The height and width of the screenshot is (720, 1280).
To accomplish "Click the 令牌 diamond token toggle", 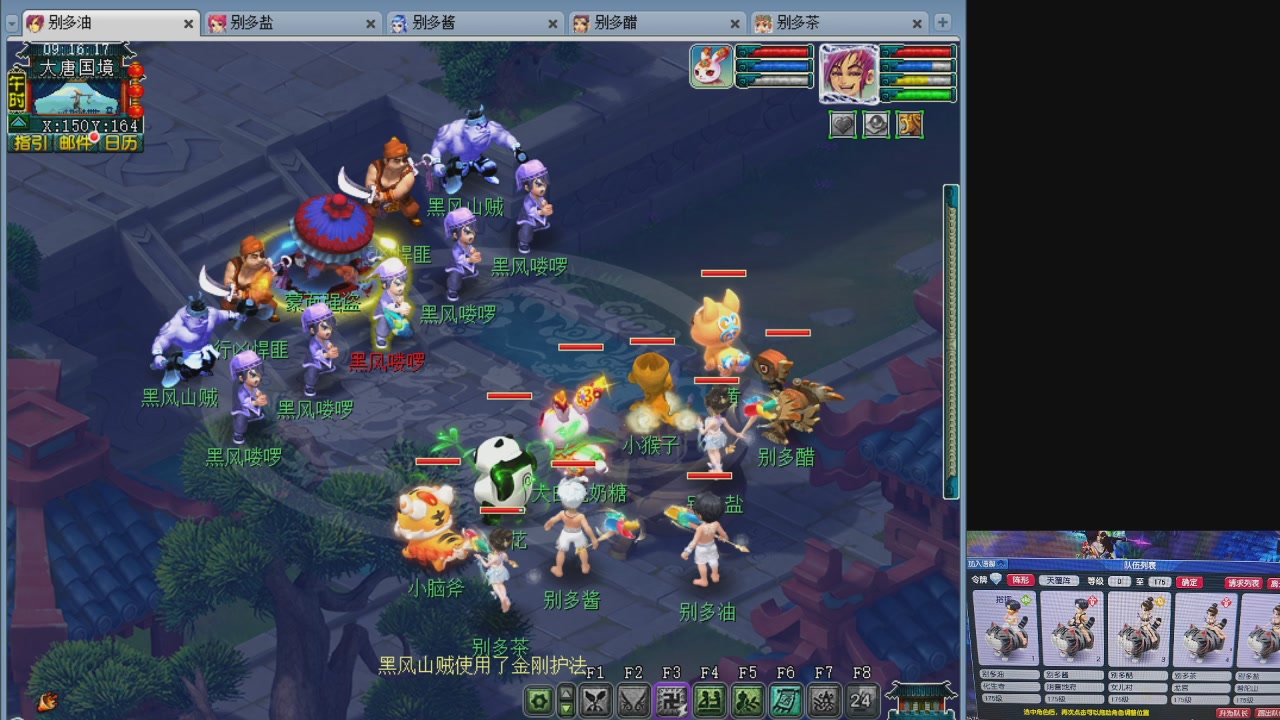I will tap(995, 580).
